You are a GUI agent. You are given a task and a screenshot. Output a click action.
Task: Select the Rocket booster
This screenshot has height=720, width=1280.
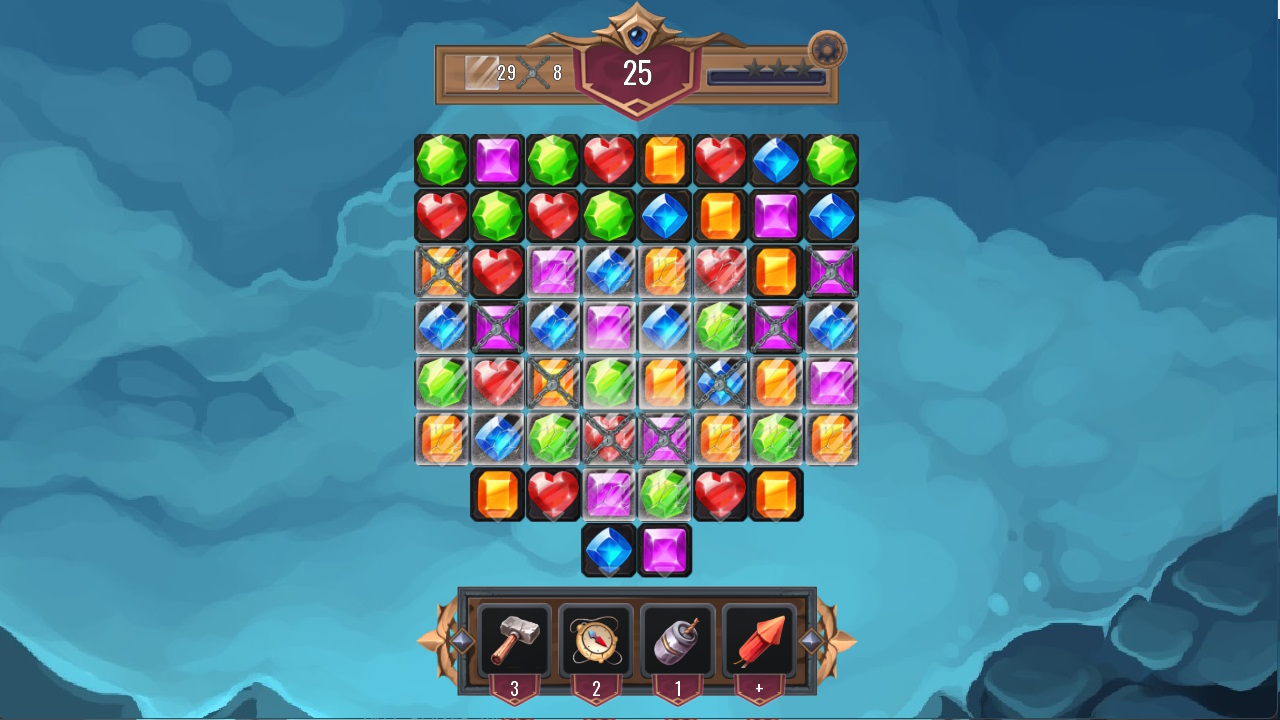tap(759, 641)
